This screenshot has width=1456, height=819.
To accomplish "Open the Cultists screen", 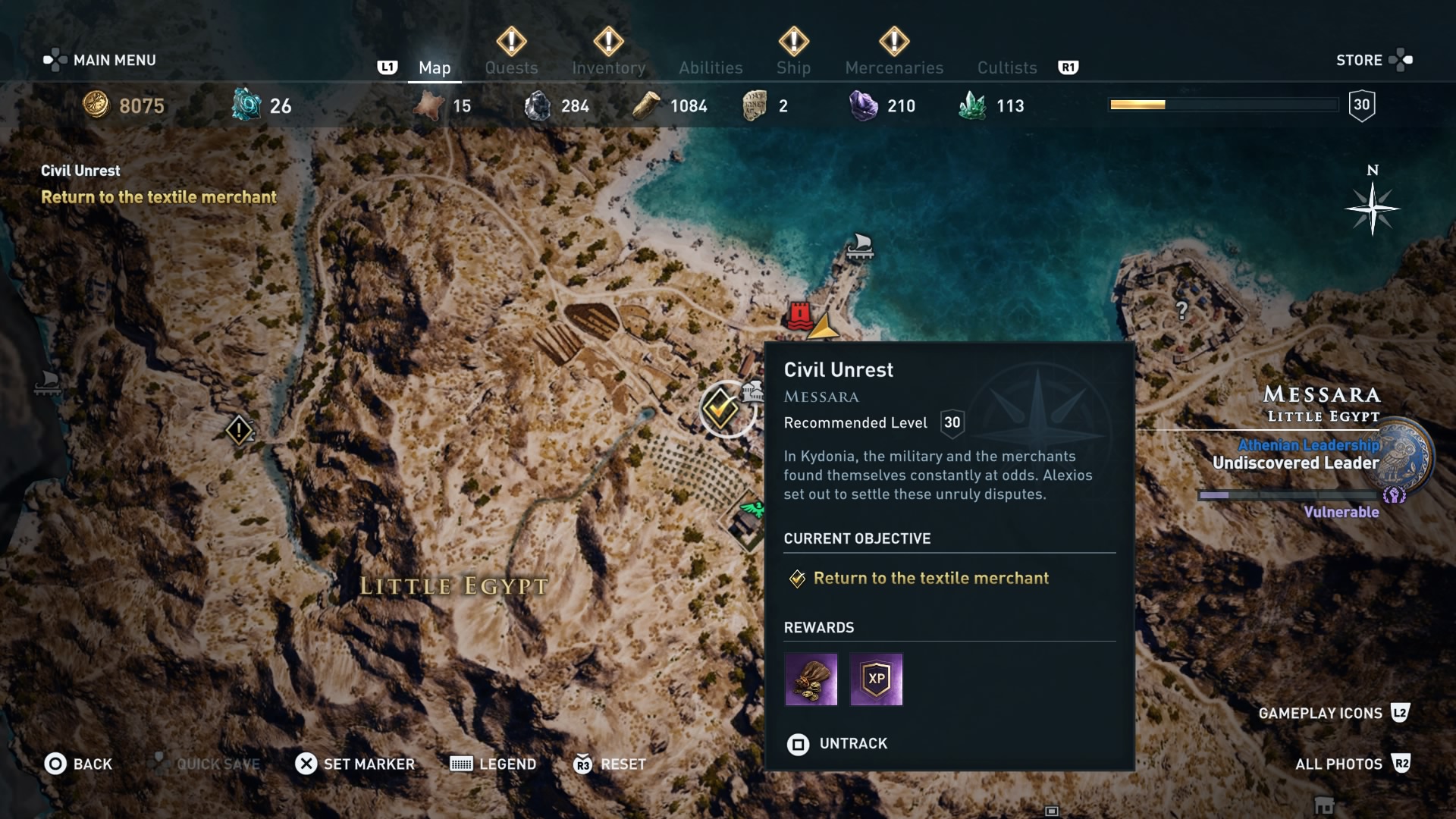I will point(1006,67).
